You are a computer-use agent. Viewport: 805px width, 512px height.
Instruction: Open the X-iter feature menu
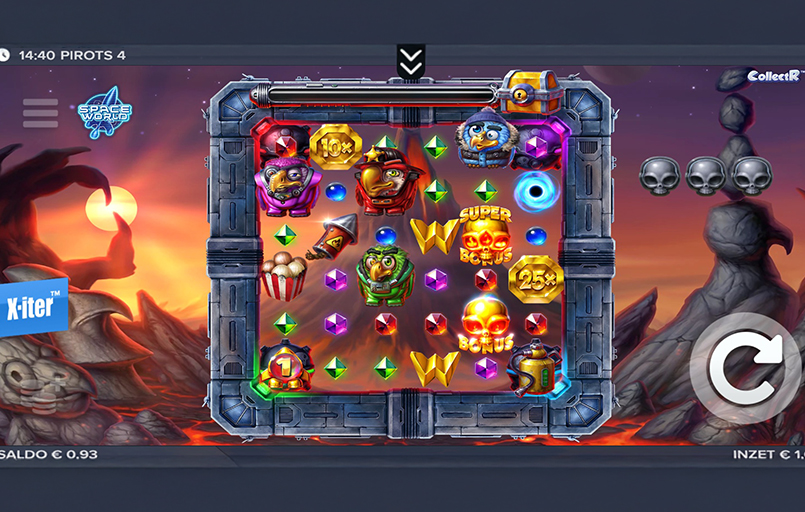pos(32,303)
